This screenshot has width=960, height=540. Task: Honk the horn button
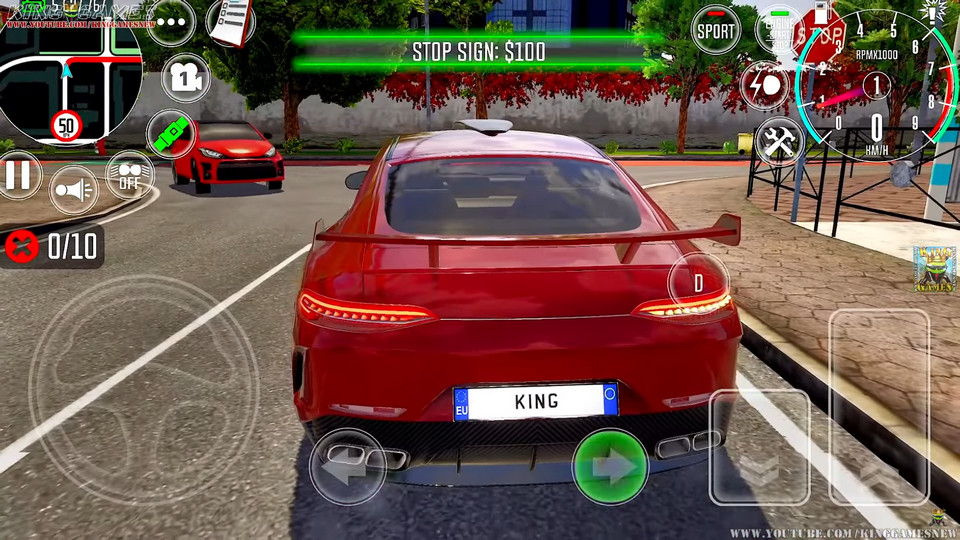click(72, 189)
